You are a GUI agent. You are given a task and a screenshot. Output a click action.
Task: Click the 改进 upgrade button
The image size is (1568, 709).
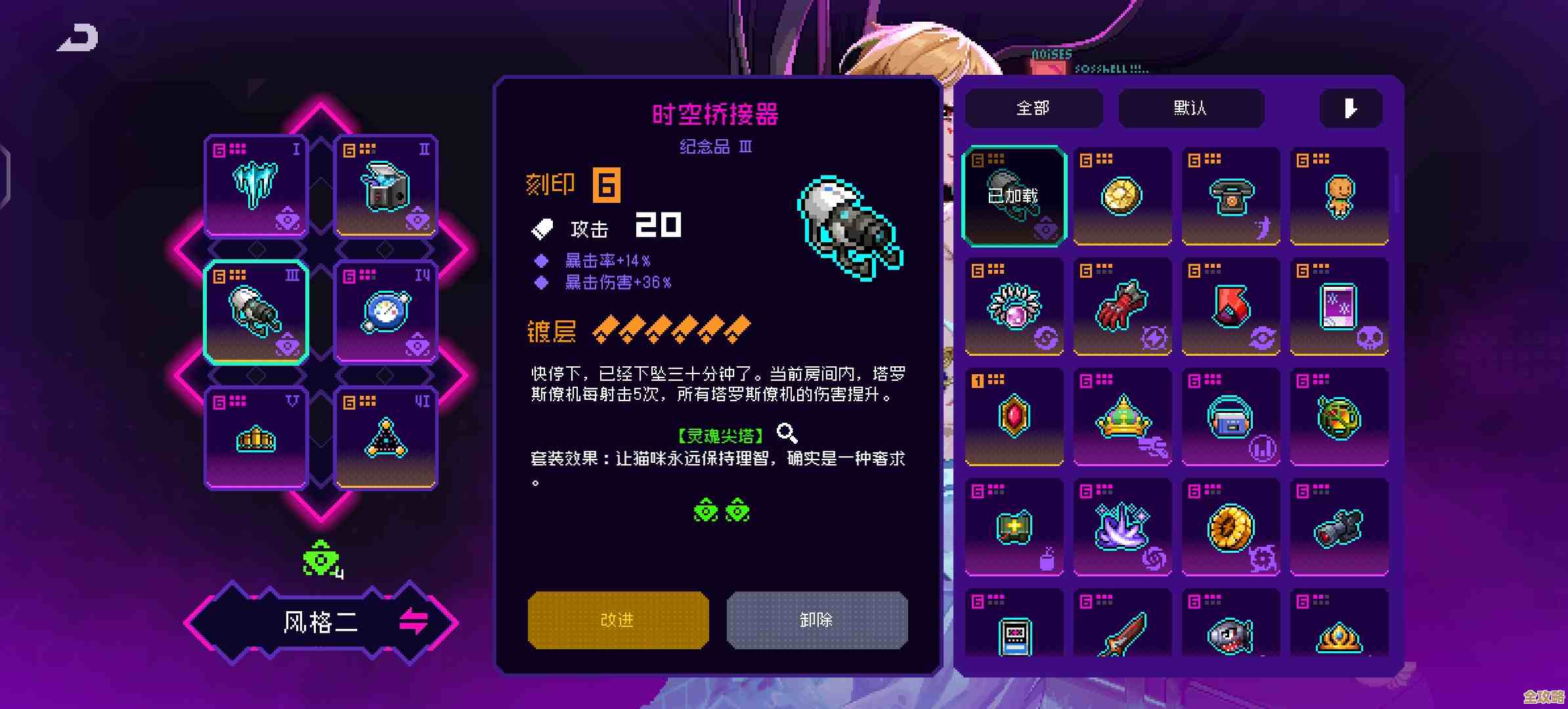pos(618,620)
